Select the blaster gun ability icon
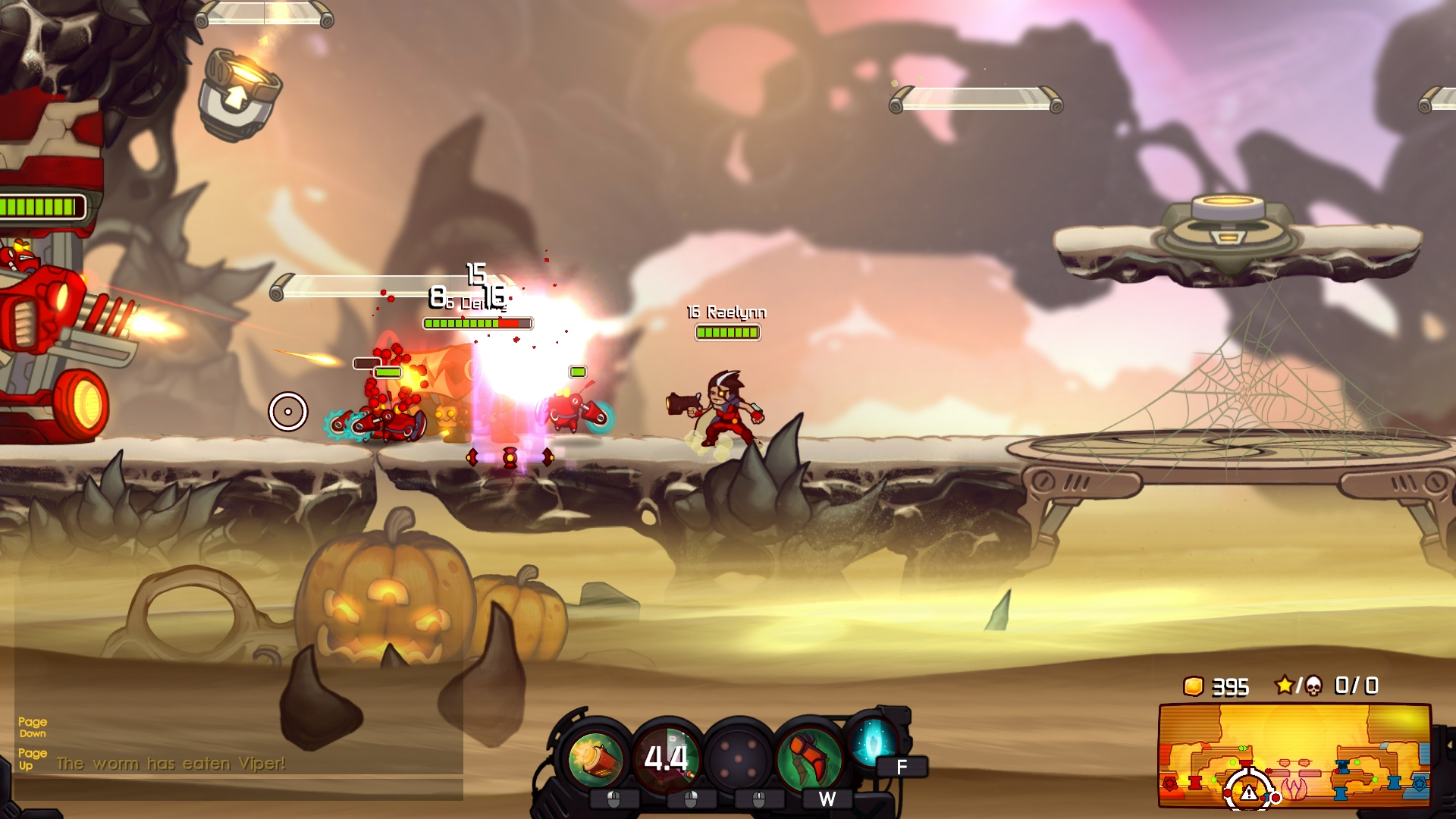Image resolution: width=1456 pixels, height=819 pixels. click(599, 757)
